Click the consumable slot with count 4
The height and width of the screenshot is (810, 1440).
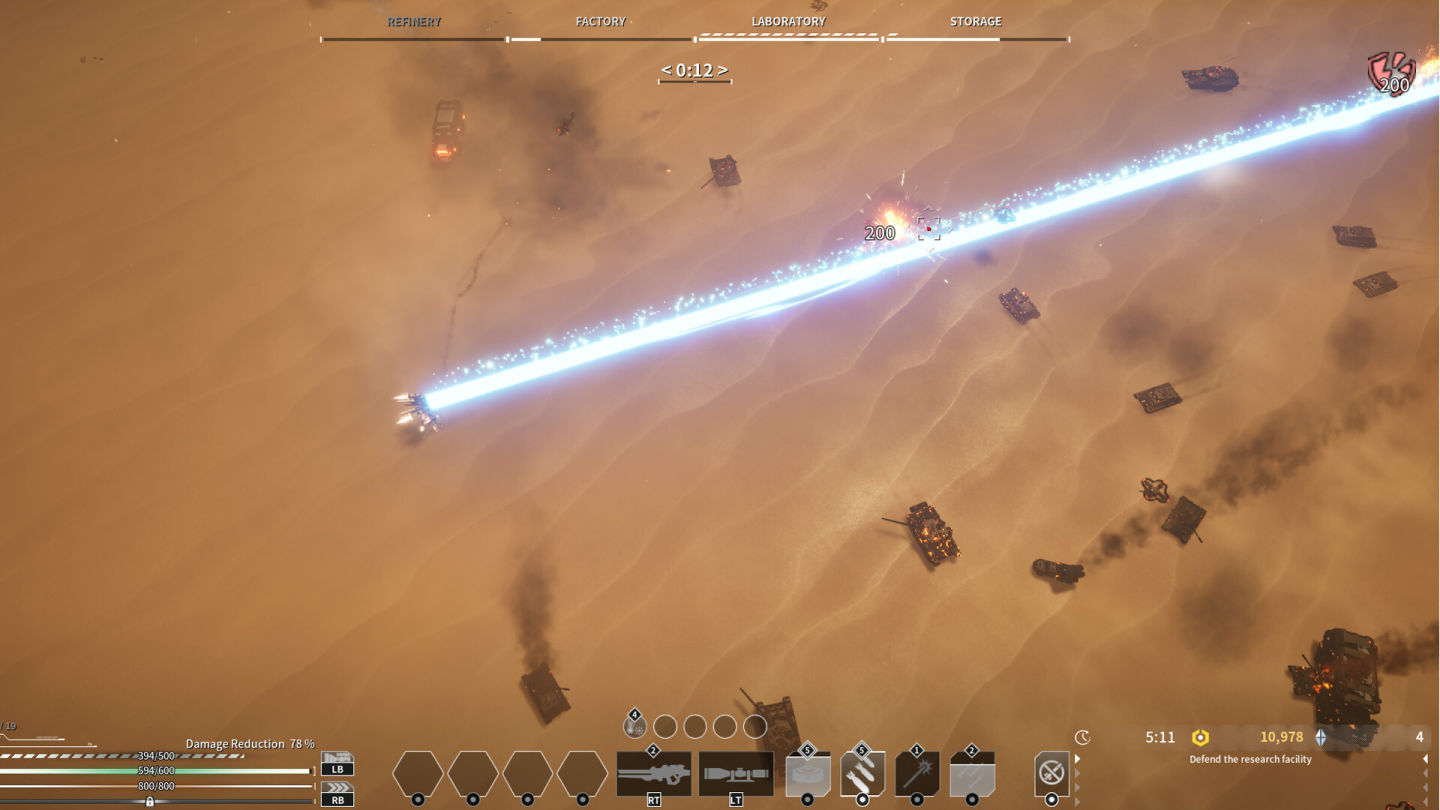635,726
